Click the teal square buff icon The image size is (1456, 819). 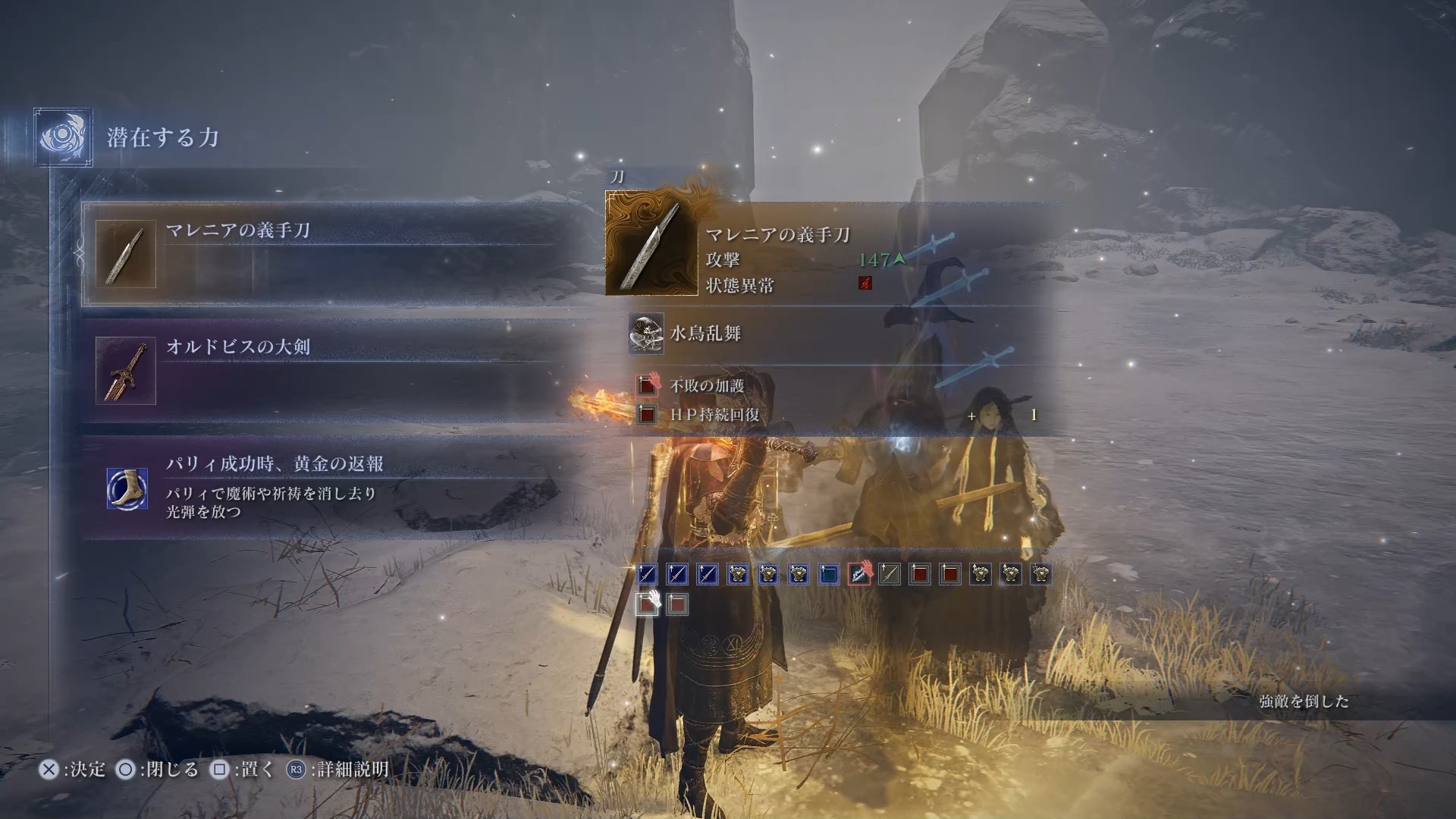tap(829, 575)
